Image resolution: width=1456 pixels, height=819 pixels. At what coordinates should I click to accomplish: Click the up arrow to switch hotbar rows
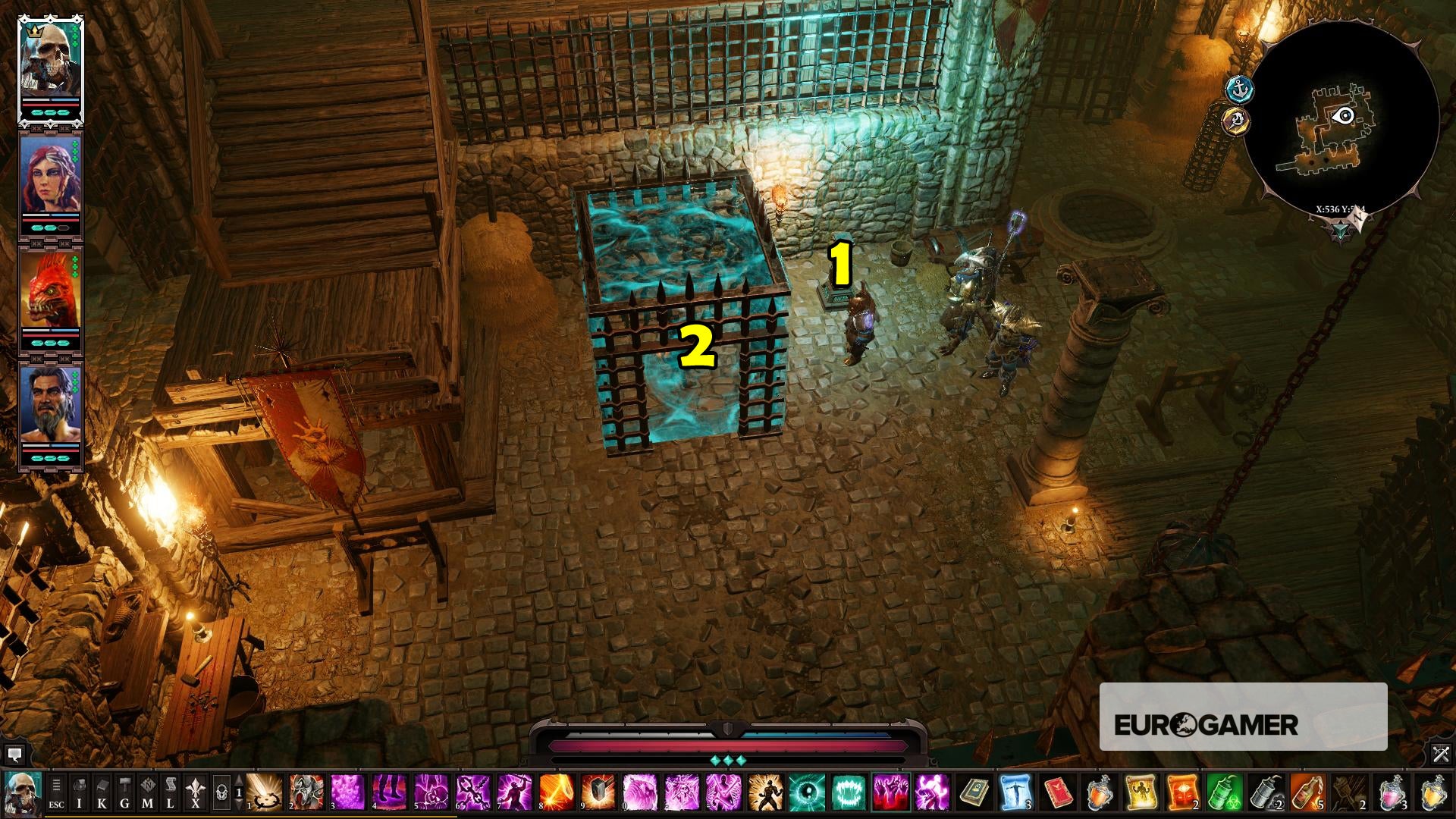pyautogui.click(x=238, y=780)
